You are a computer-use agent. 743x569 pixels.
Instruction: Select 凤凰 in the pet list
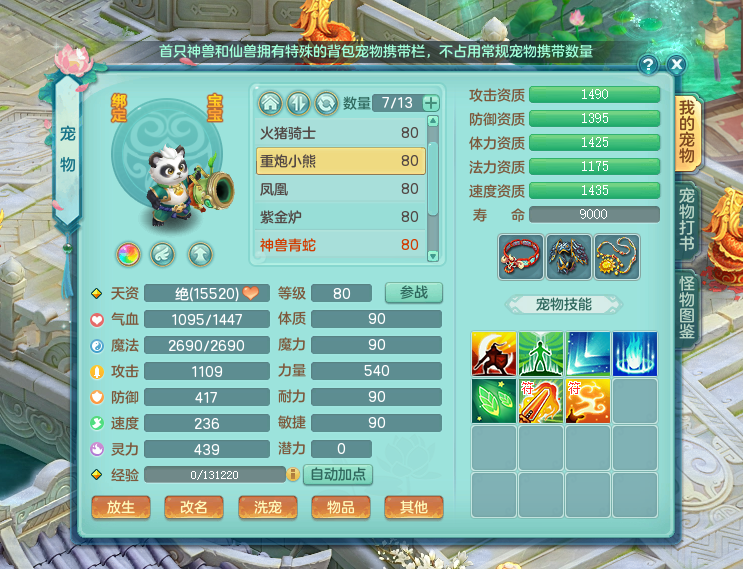pyautogui.click(x=341, y=188)
